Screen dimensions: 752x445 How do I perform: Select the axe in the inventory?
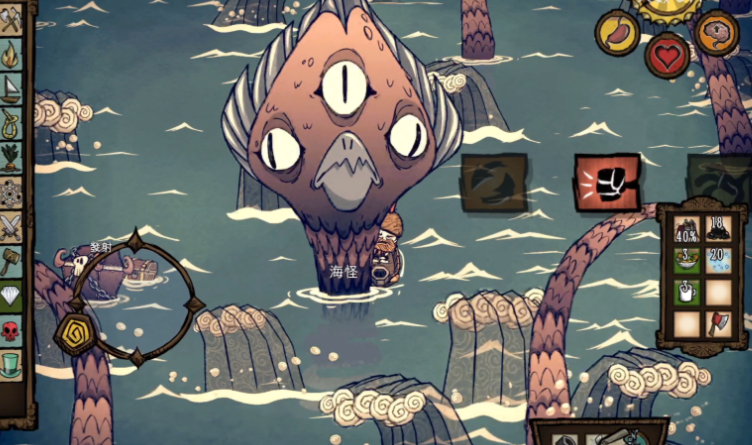719,322
